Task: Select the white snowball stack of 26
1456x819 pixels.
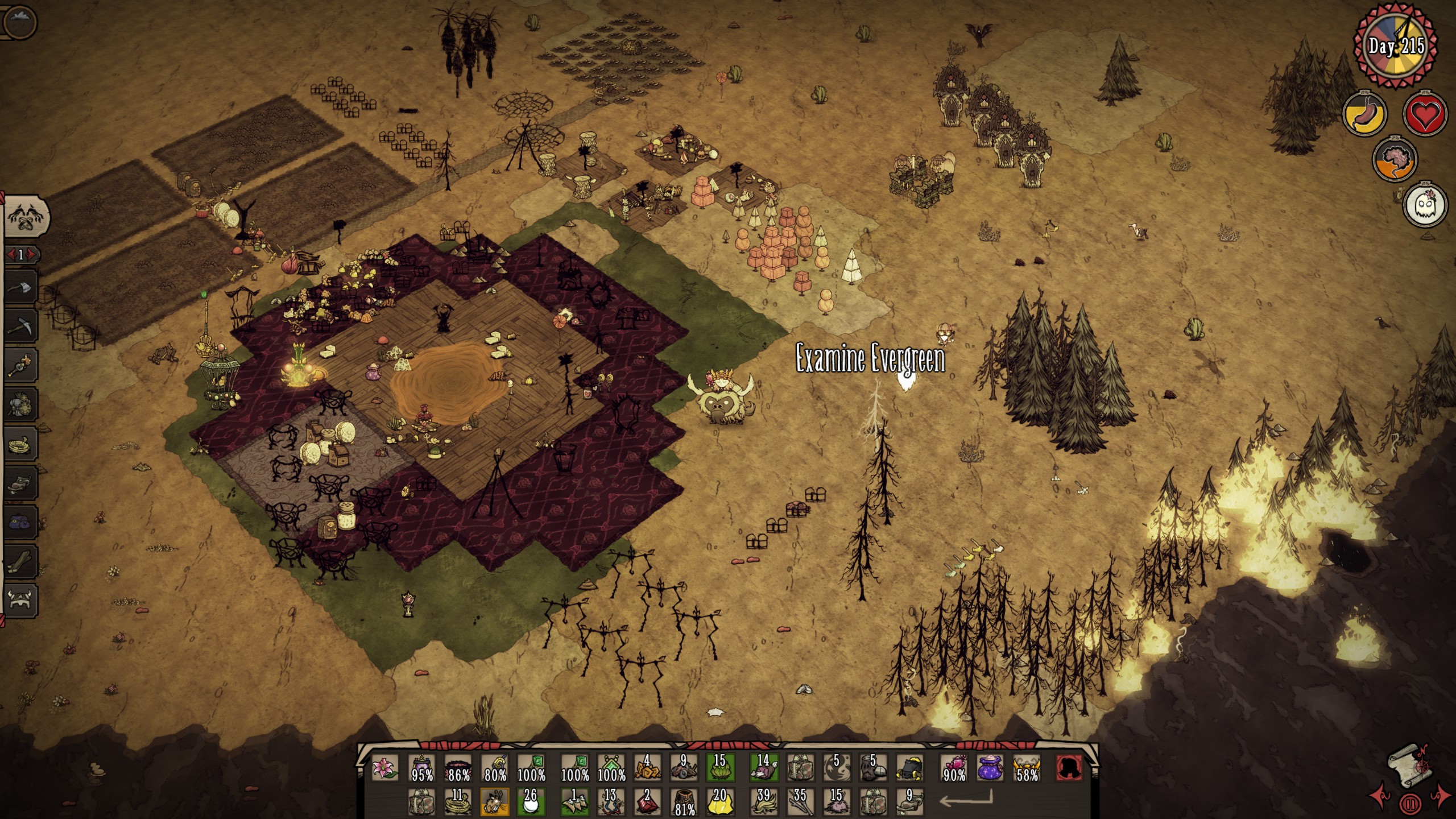Action: point(531,801)
